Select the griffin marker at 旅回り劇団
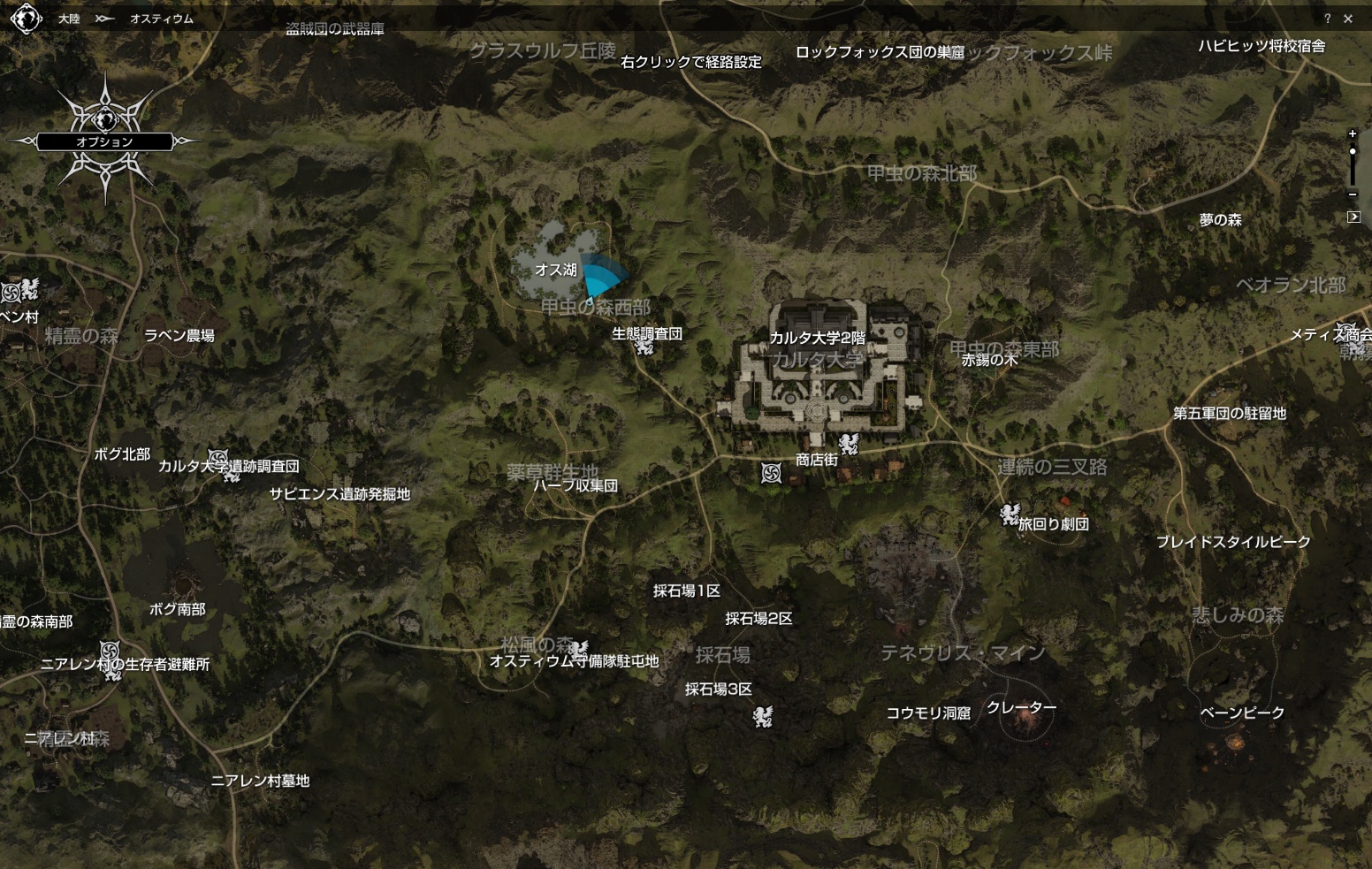1372x869 pixels. point(1010,515)
